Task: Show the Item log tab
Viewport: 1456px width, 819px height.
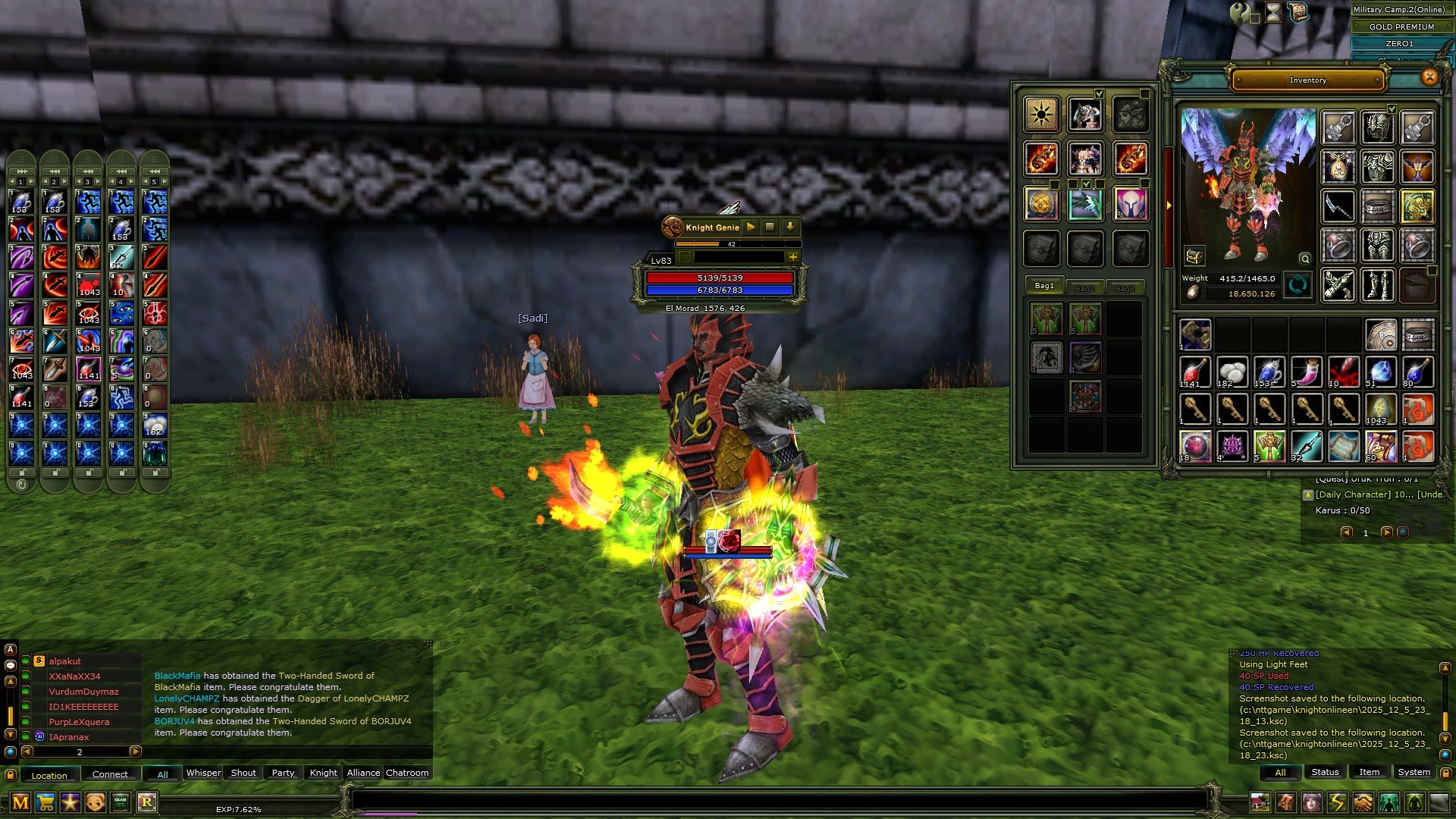Action: (x=1369, y=772)
